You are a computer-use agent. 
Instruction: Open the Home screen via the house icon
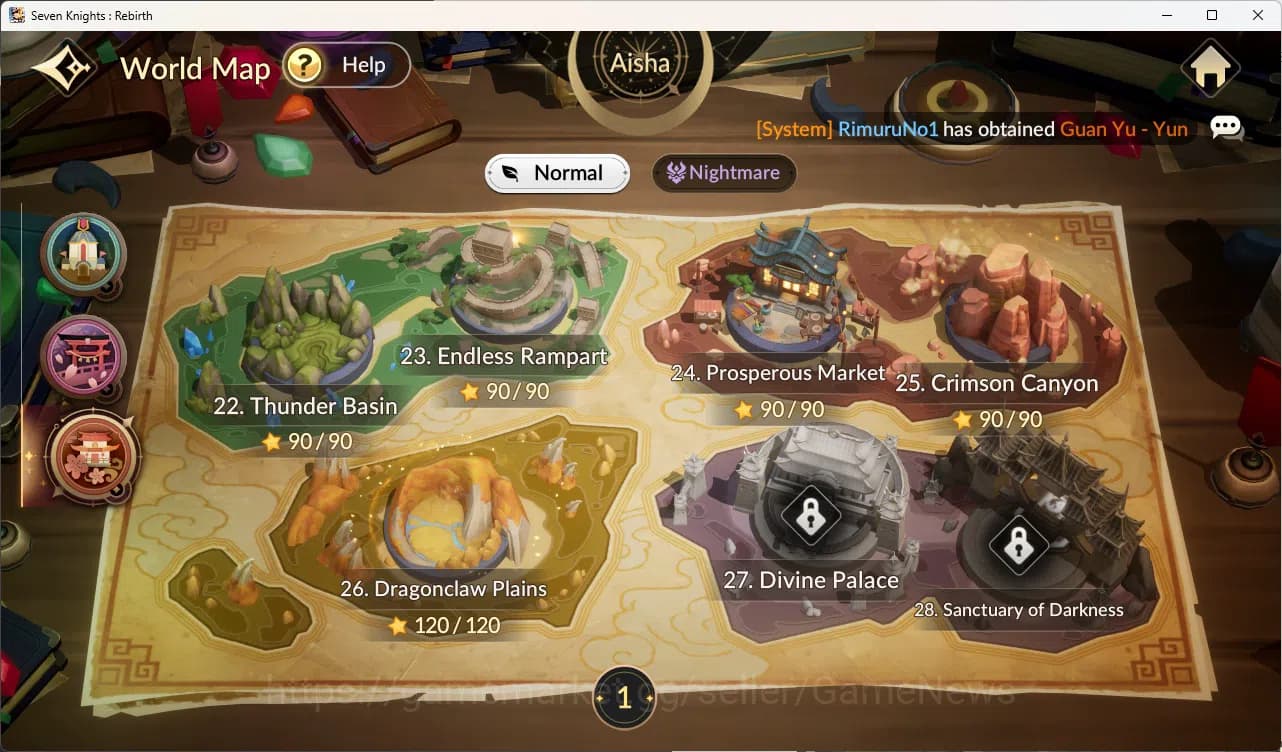(1210, 68)
